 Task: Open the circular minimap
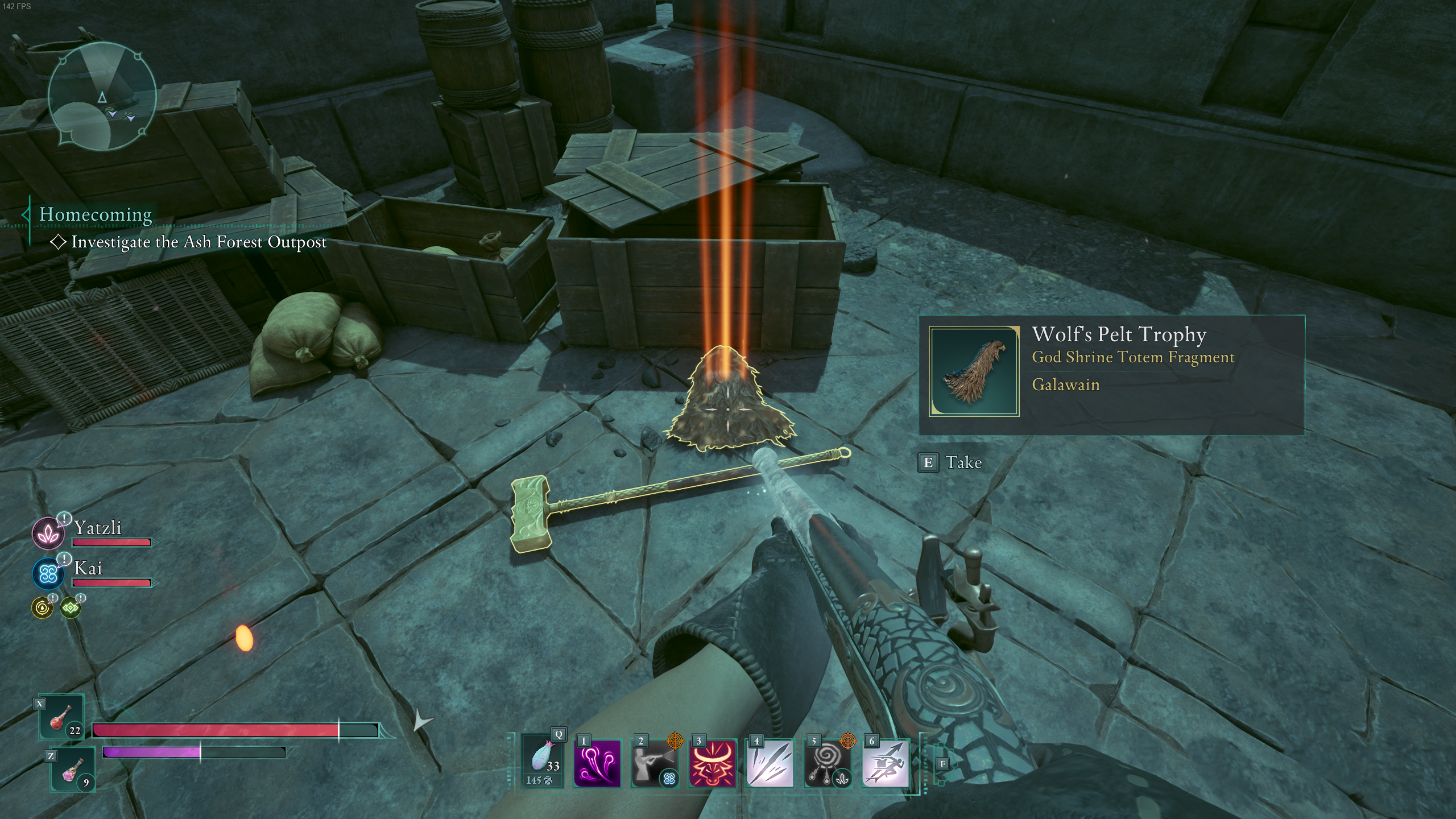[x=102, y=97]
